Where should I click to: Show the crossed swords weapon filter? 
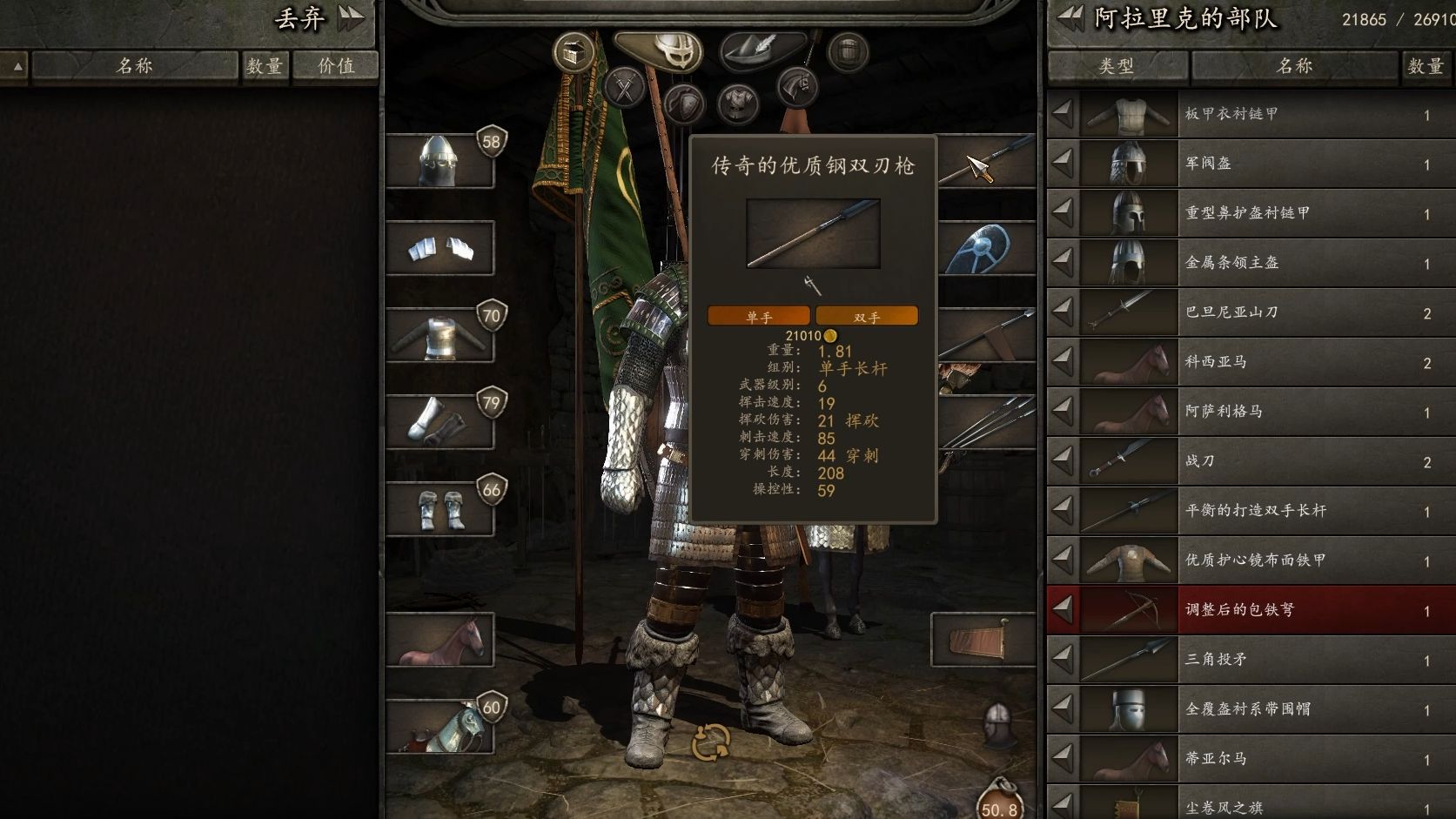pyautogui.click(x=624, y=86)
